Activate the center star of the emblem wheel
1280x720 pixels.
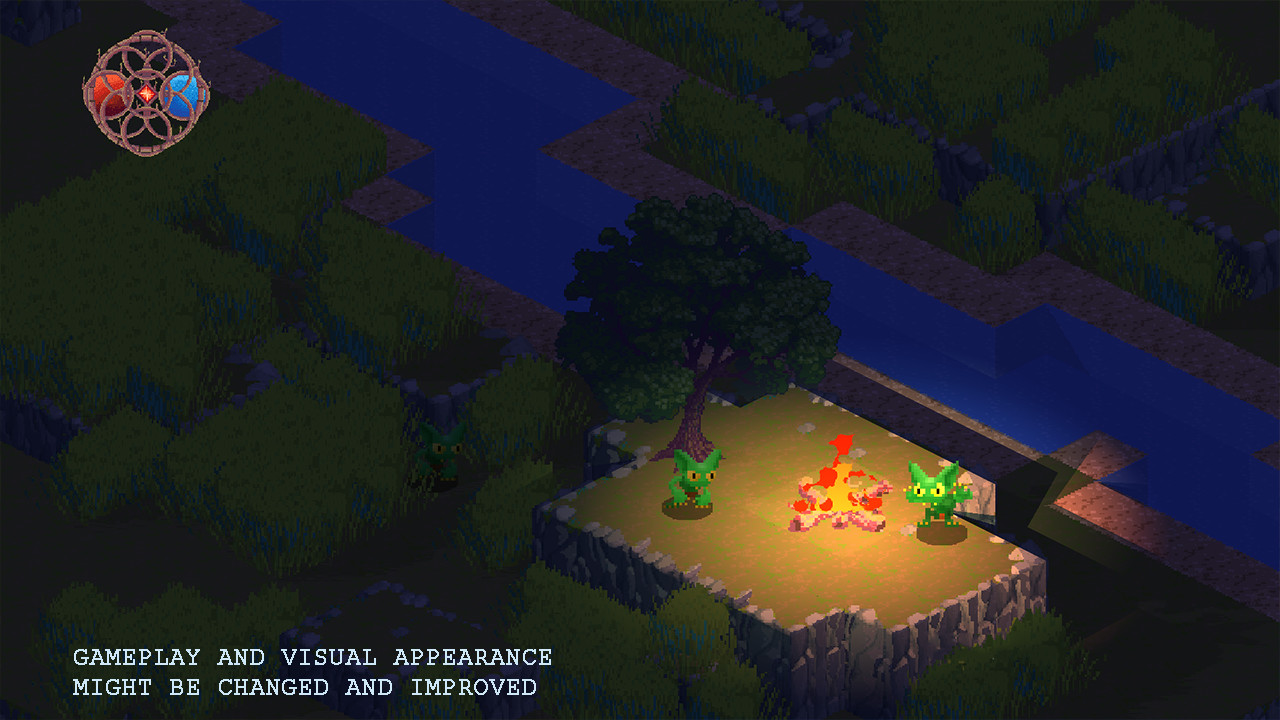[x=145, y=92]
